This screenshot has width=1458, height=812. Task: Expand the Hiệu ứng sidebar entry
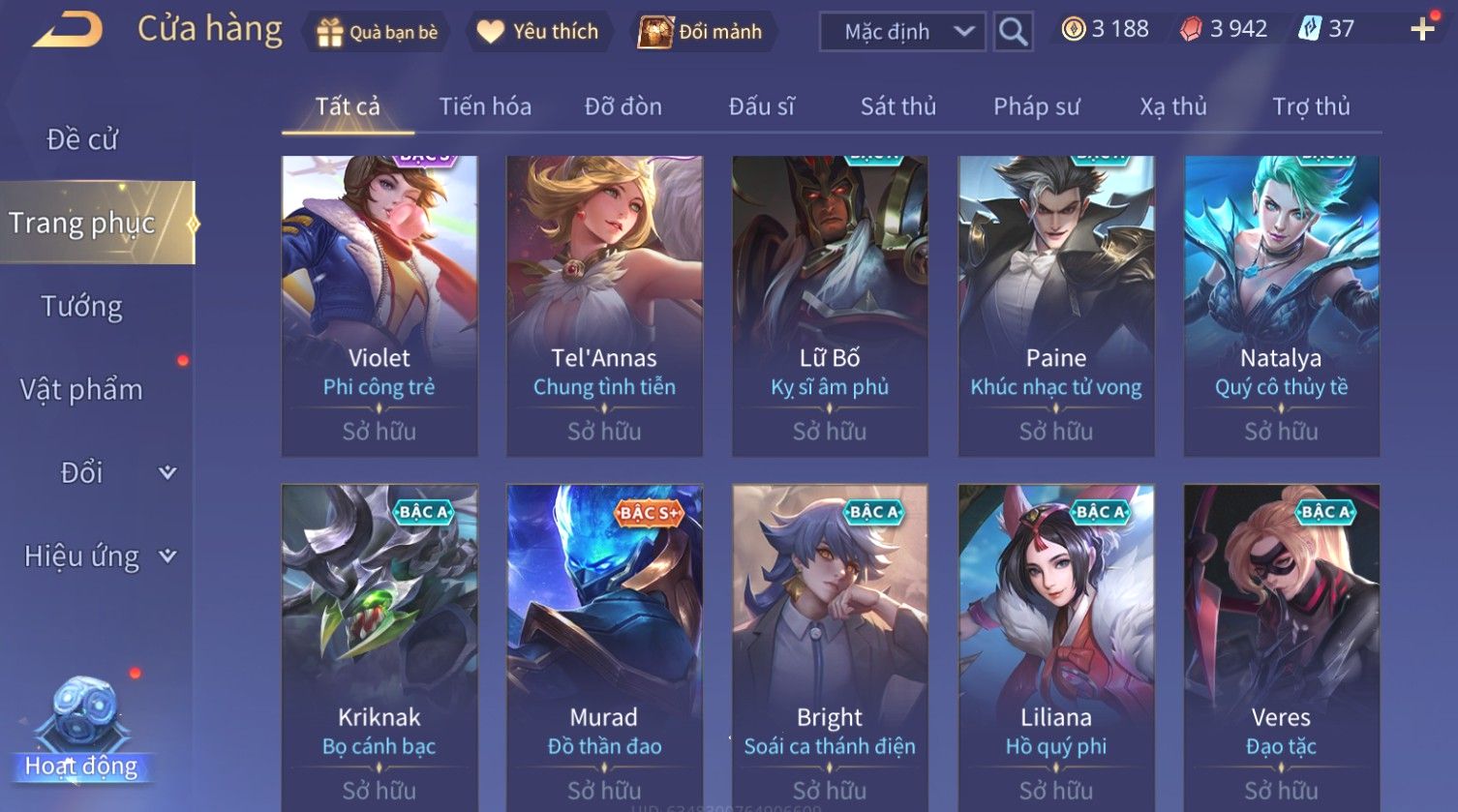[97, 556]
